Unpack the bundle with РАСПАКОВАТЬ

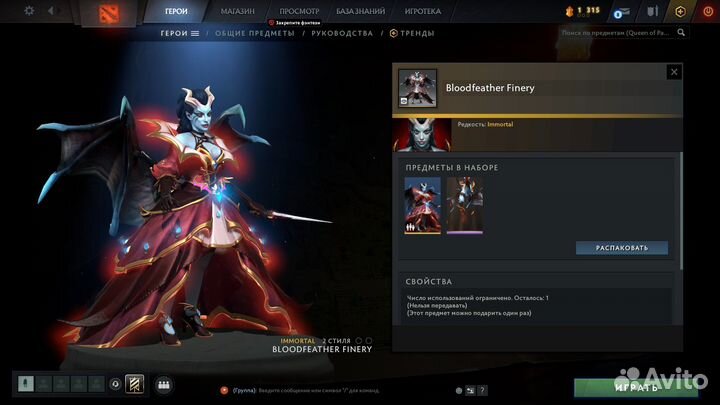click(x=621, y=247)
